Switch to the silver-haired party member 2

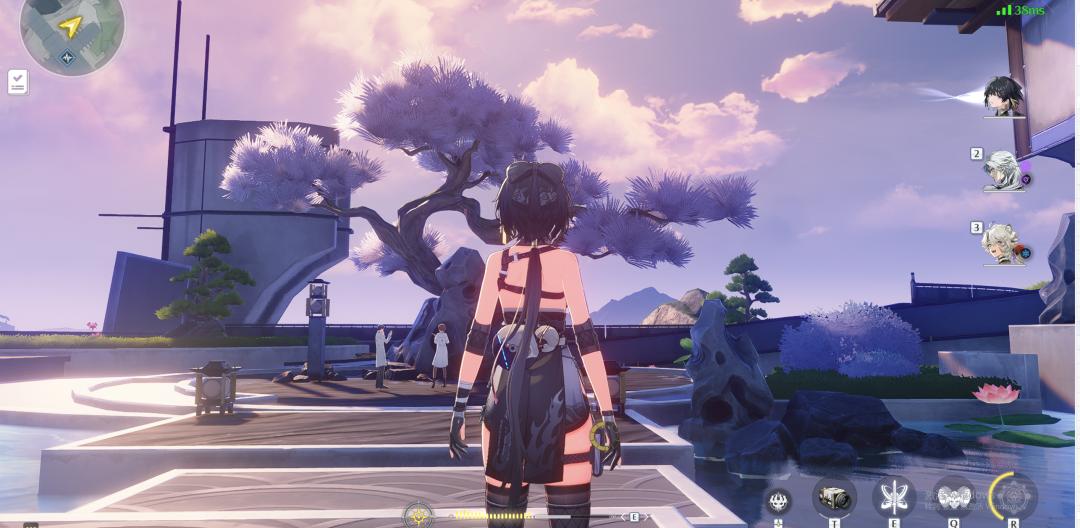1002,170
